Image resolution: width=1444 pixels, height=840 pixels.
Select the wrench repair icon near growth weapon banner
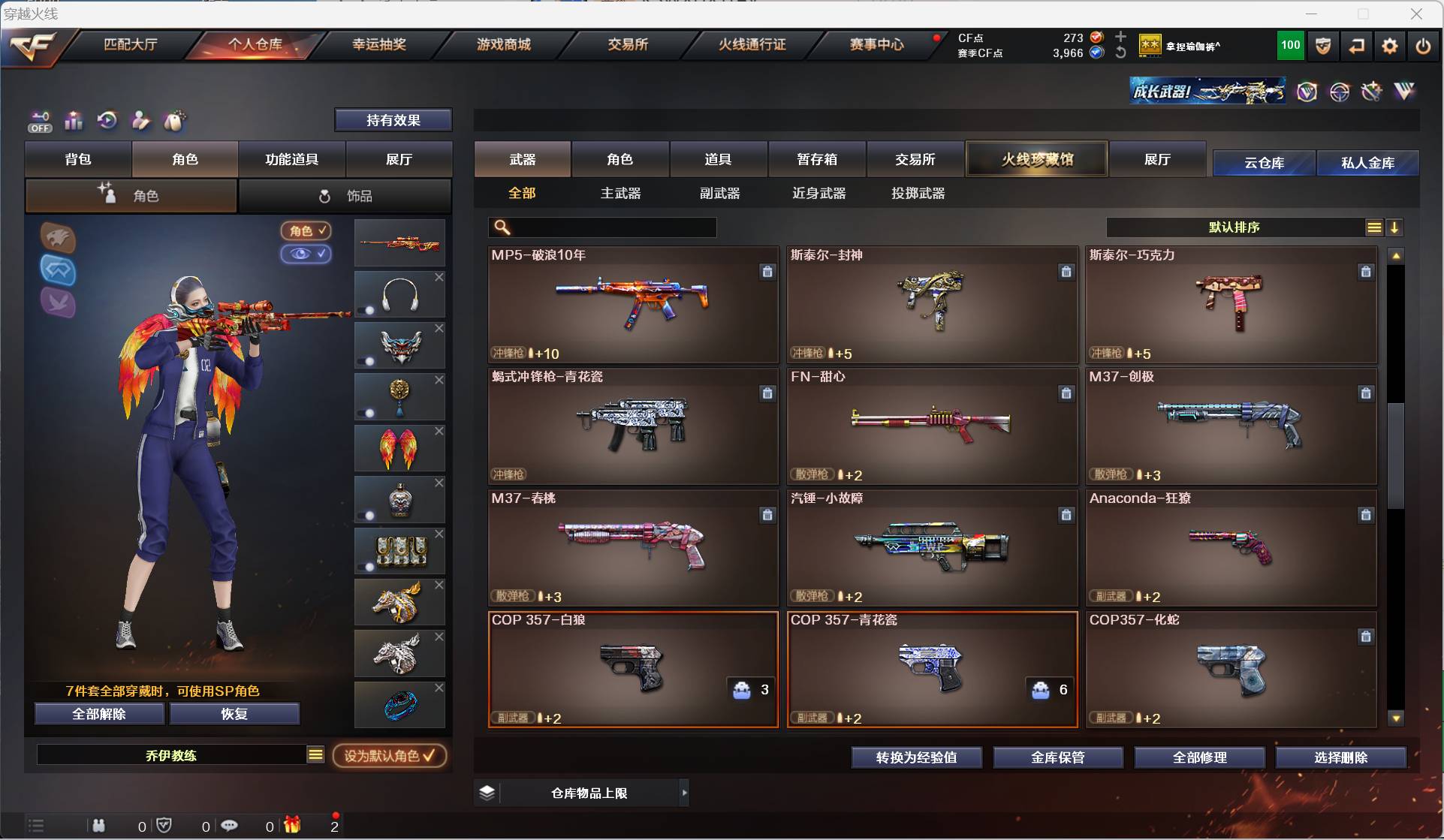point(1371,91)
